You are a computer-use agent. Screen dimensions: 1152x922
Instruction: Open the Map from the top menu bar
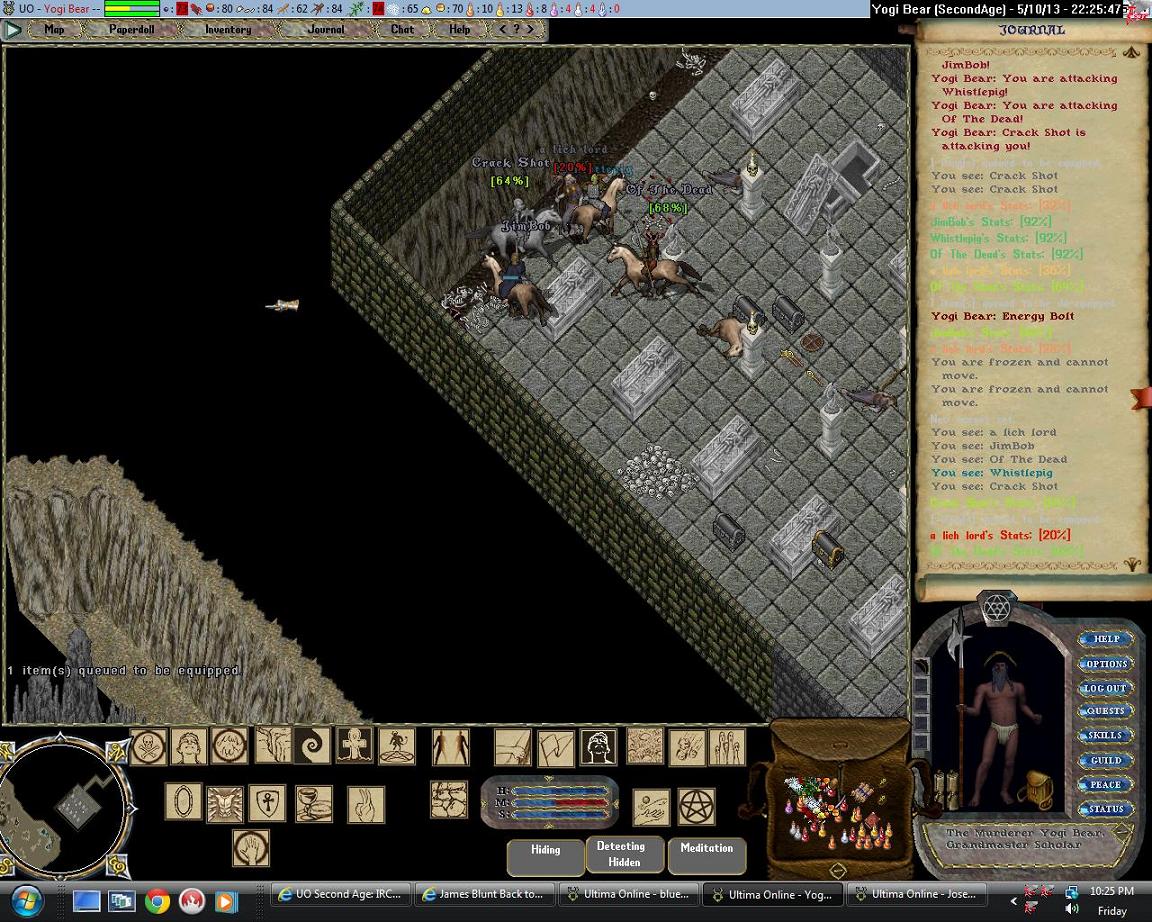(54, 29)
